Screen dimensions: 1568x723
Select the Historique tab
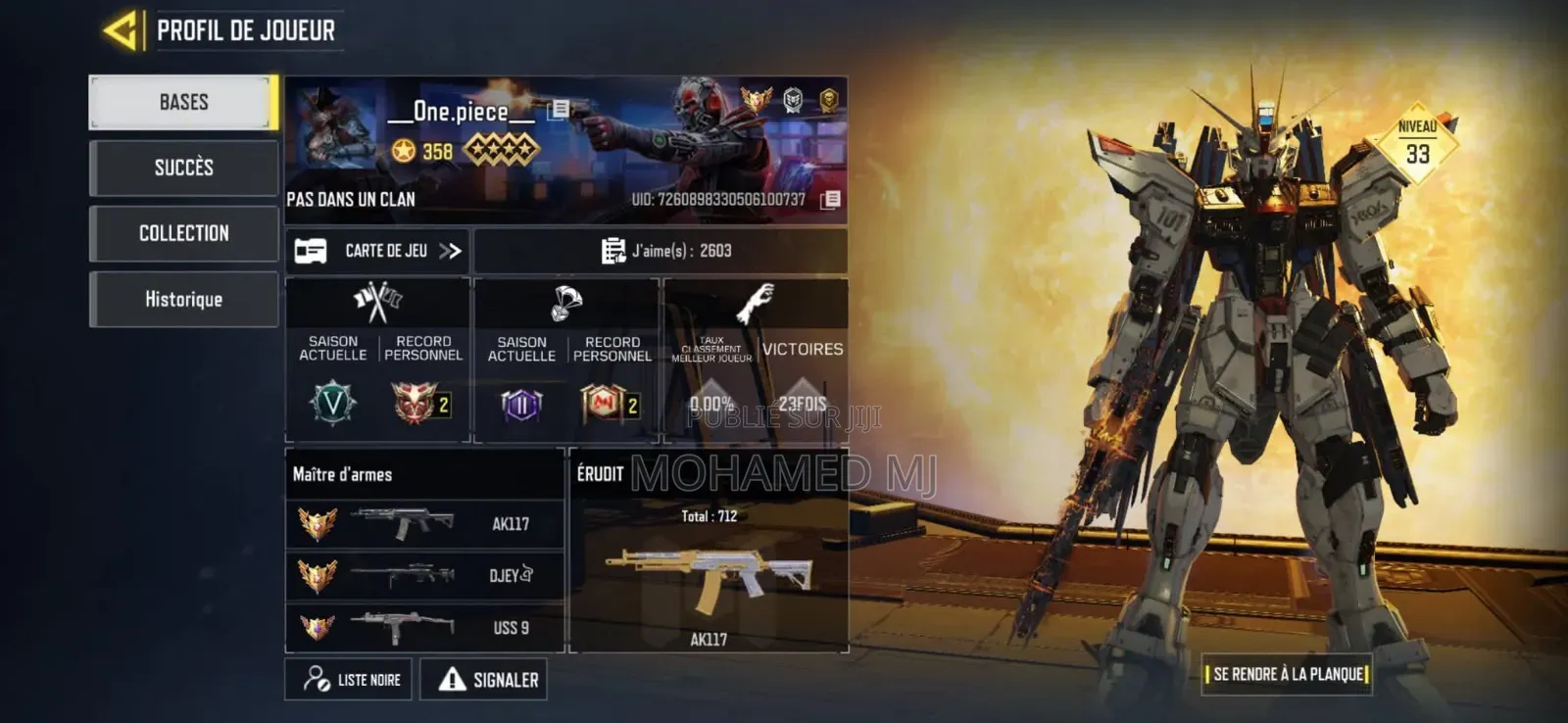[x=183, y=299]
